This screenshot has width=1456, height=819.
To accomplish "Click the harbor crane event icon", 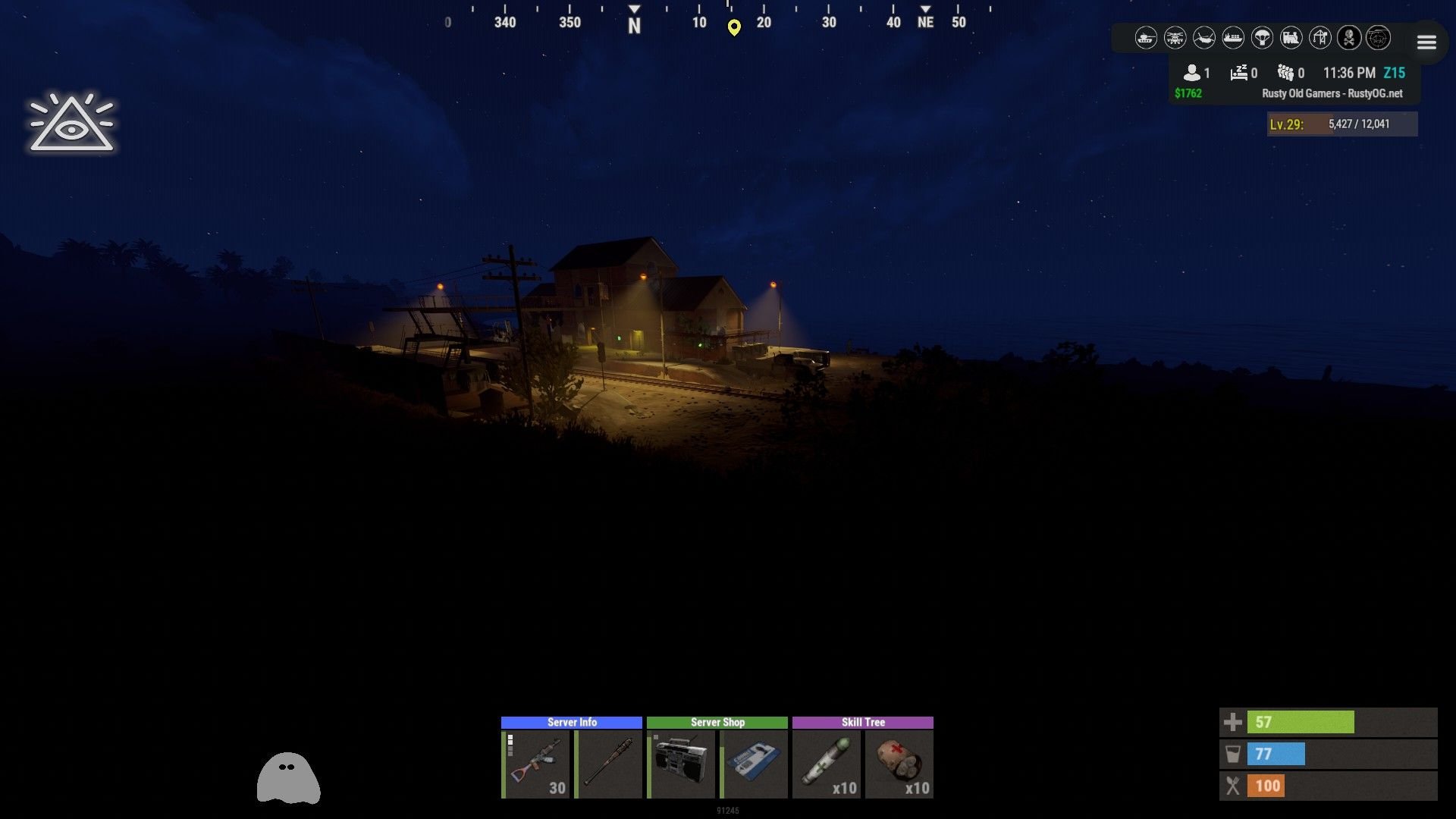I will 1320,37.
